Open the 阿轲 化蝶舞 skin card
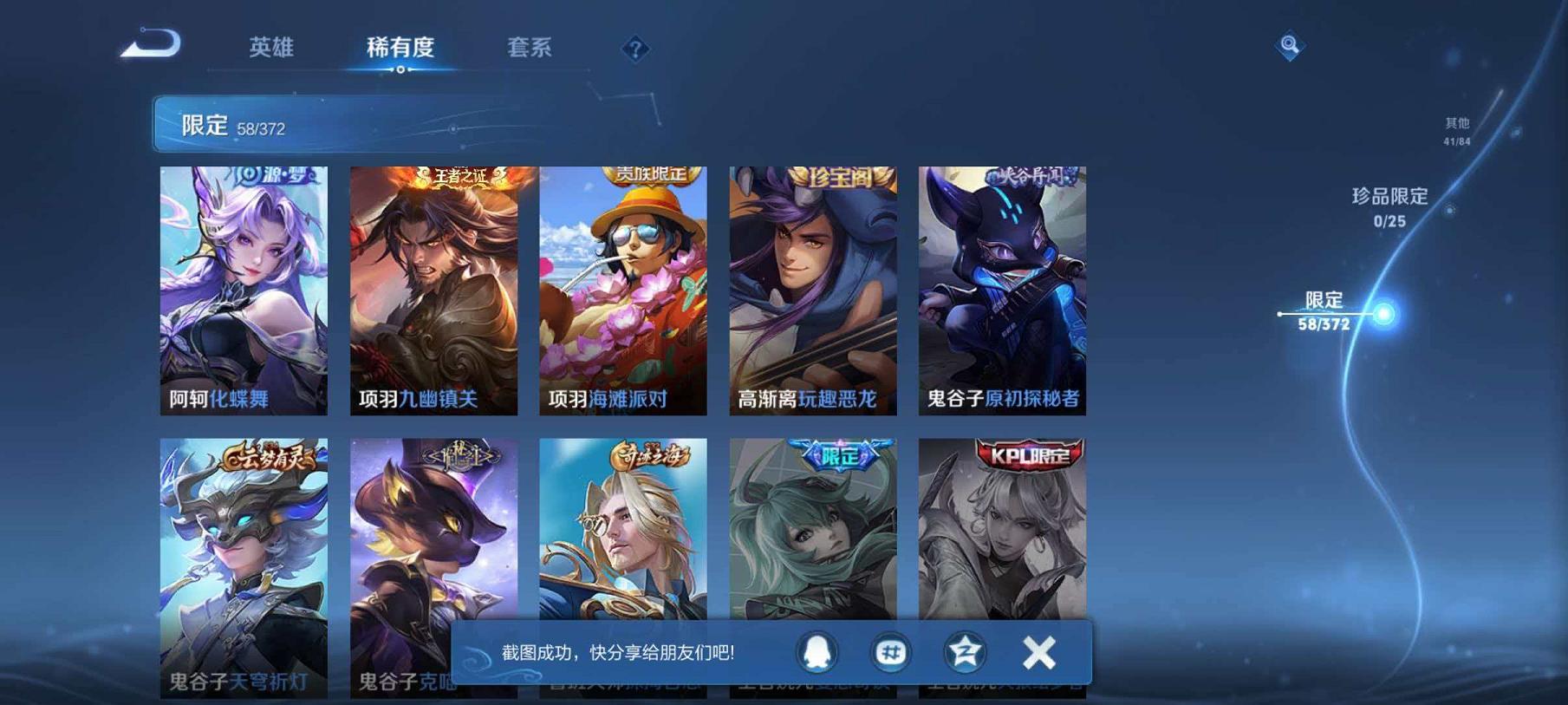 coord(244,286)
